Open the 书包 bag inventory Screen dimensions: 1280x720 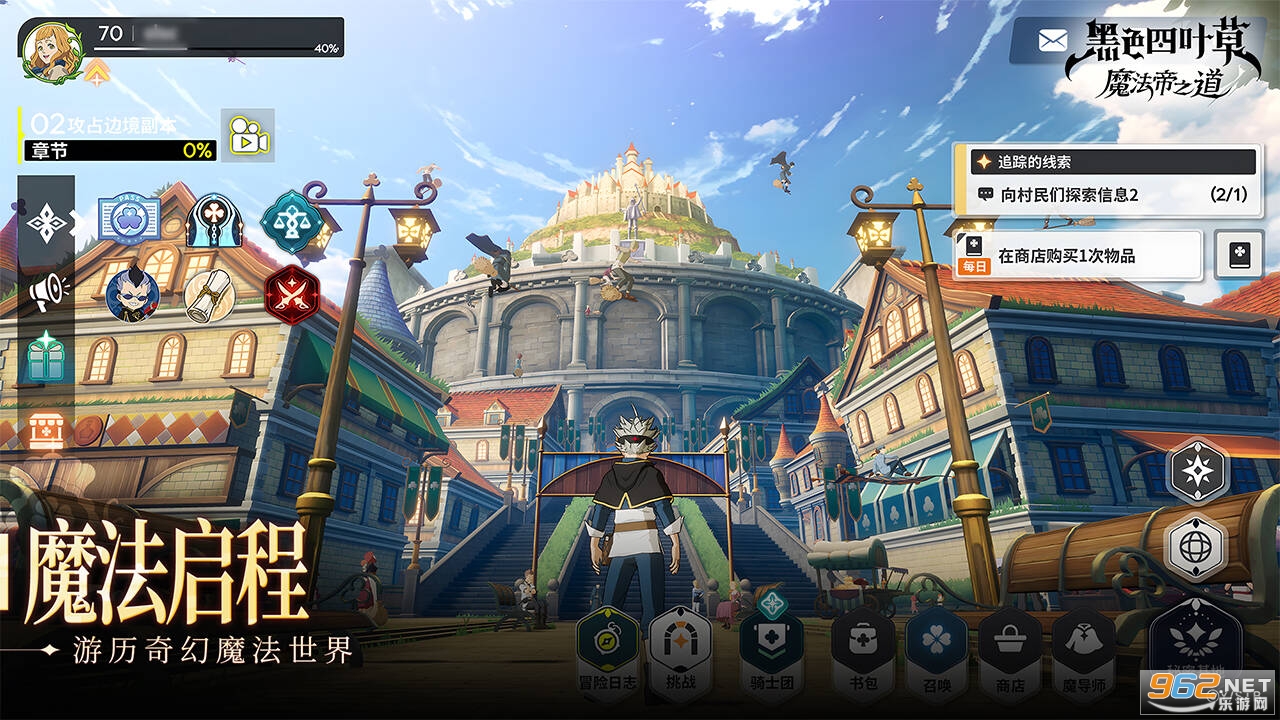coord(862,650)
